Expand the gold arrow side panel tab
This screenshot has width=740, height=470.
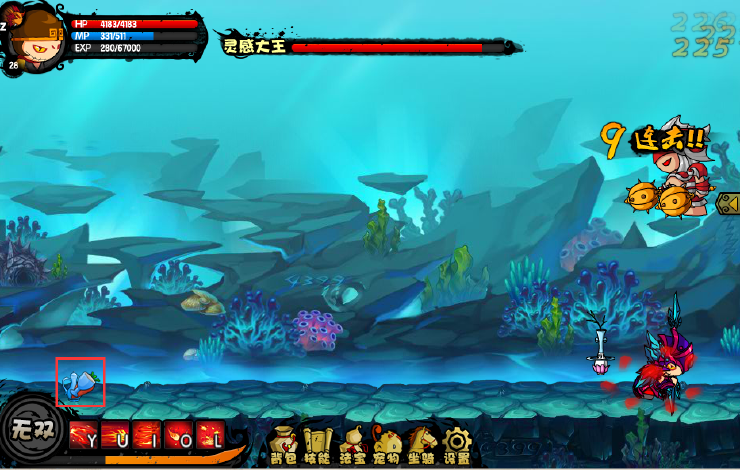pos(728,204)
